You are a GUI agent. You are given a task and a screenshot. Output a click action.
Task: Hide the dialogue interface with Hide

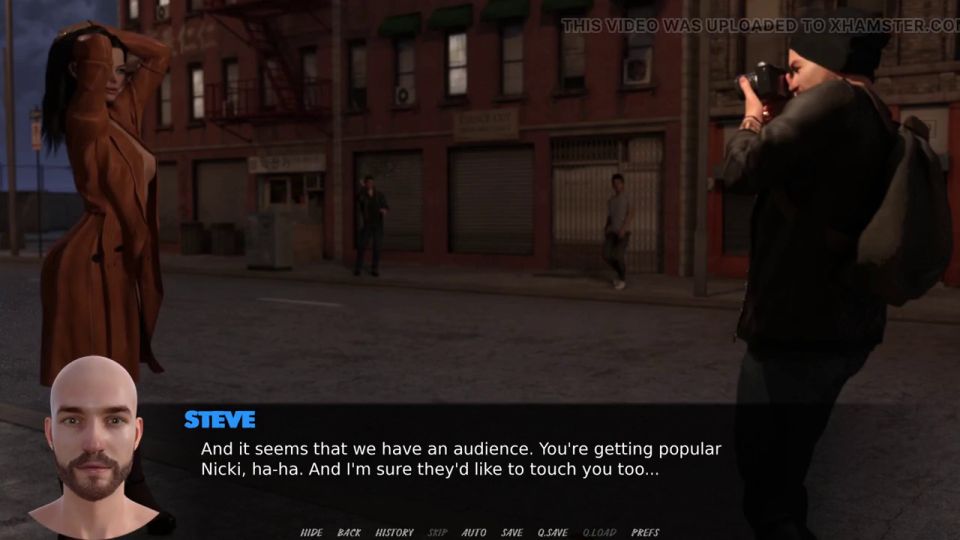point(311,533)
